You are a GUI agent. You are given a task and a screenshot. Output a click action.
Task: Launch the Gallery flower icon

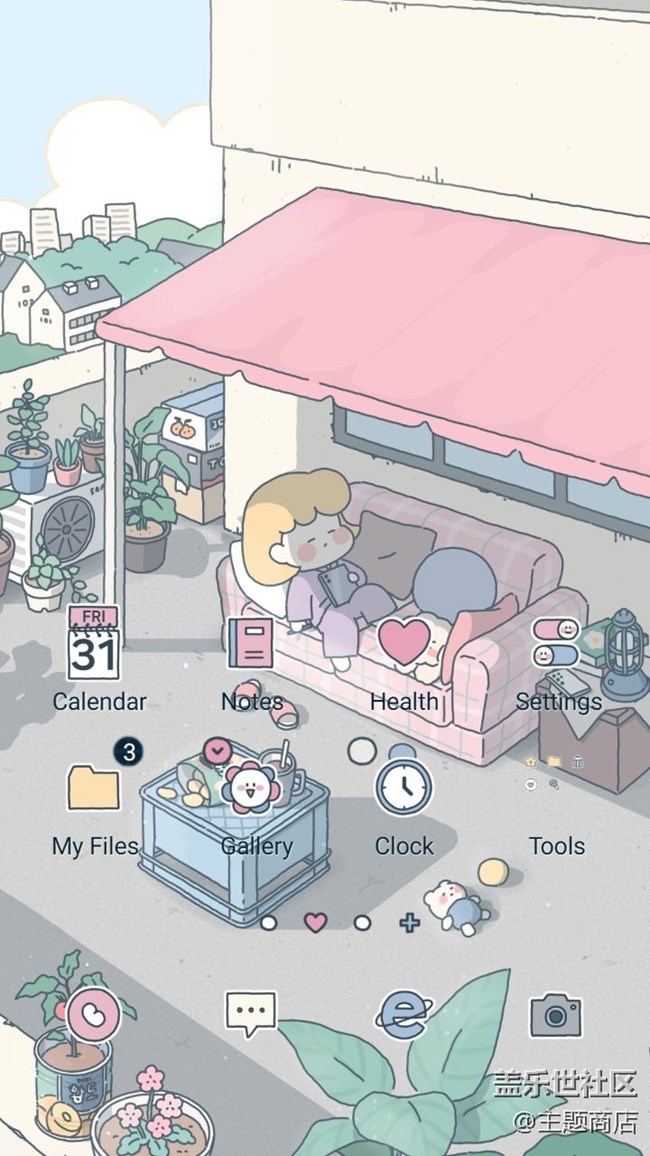click(x=250, y=787)
